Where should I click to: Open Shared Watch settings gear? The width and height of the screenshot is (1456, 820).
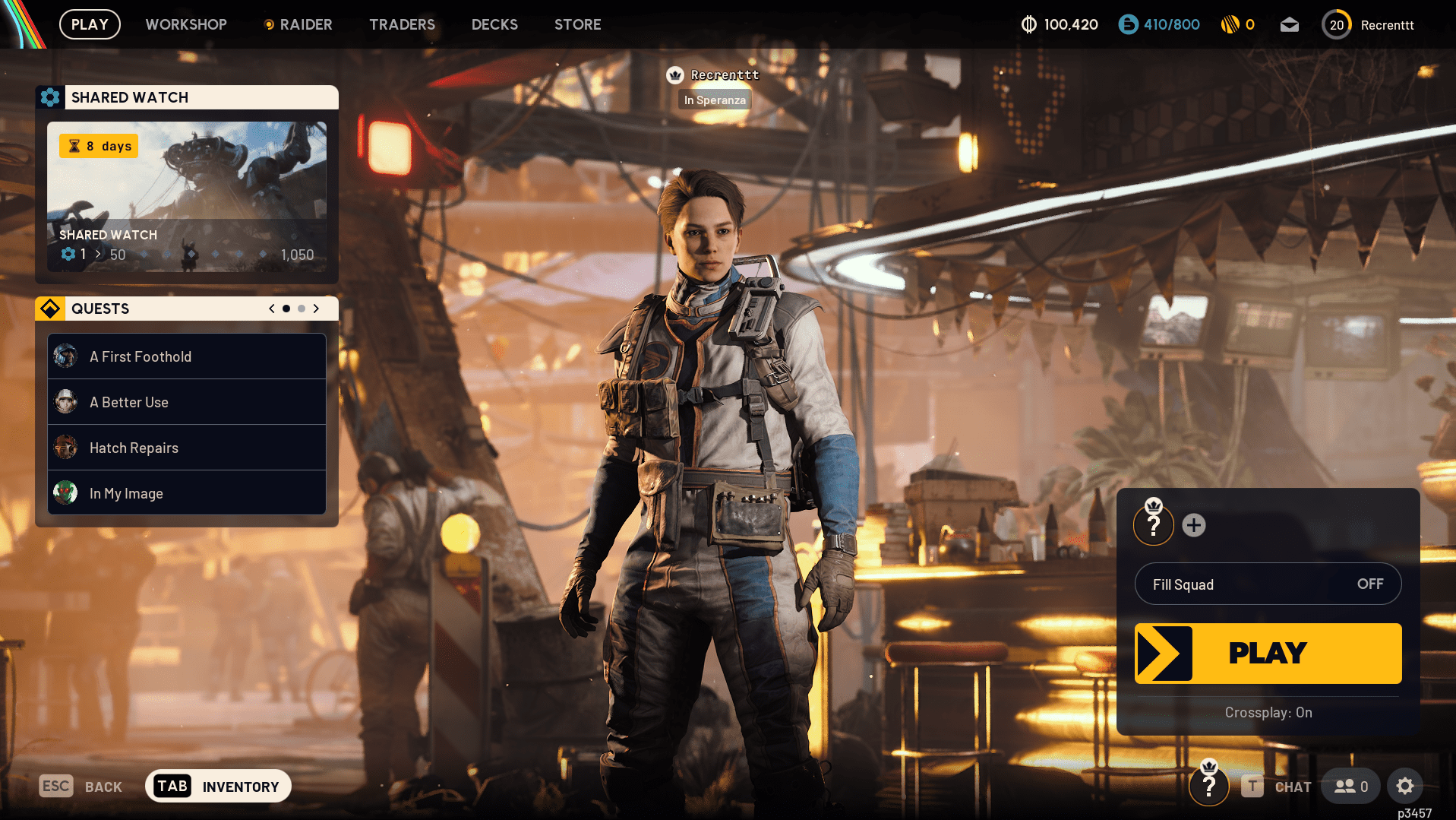(x=50, y=97)
